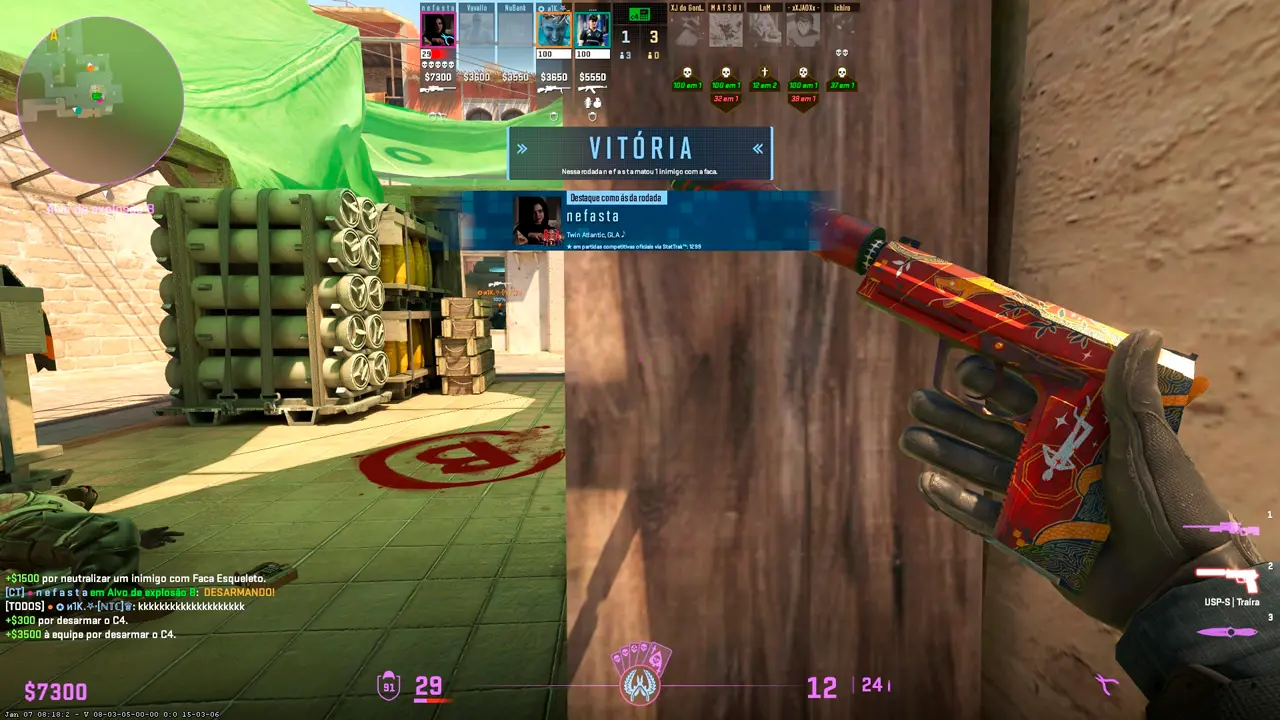Click the VITÓRIA round-win banner
This screenshot has width=1280, height=720.
640,152
